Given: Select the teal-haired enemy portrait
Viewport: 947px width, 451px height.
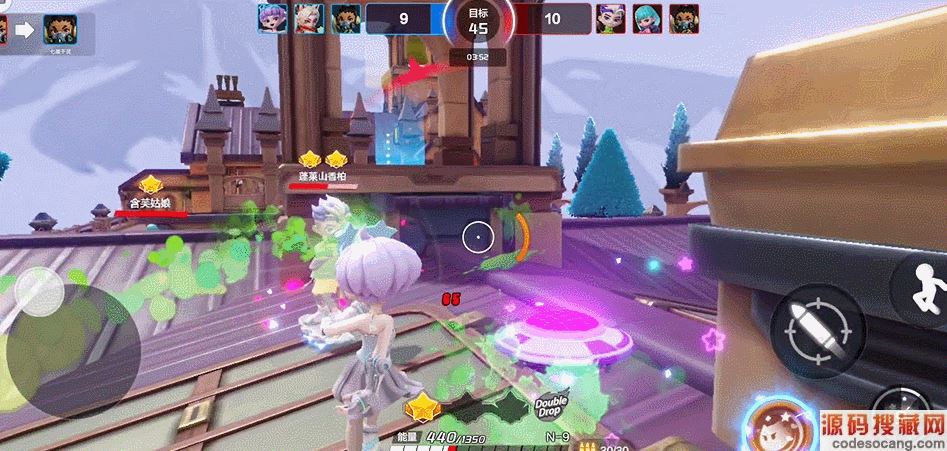Looking at the screenshot, I should (x=647, y=17).
